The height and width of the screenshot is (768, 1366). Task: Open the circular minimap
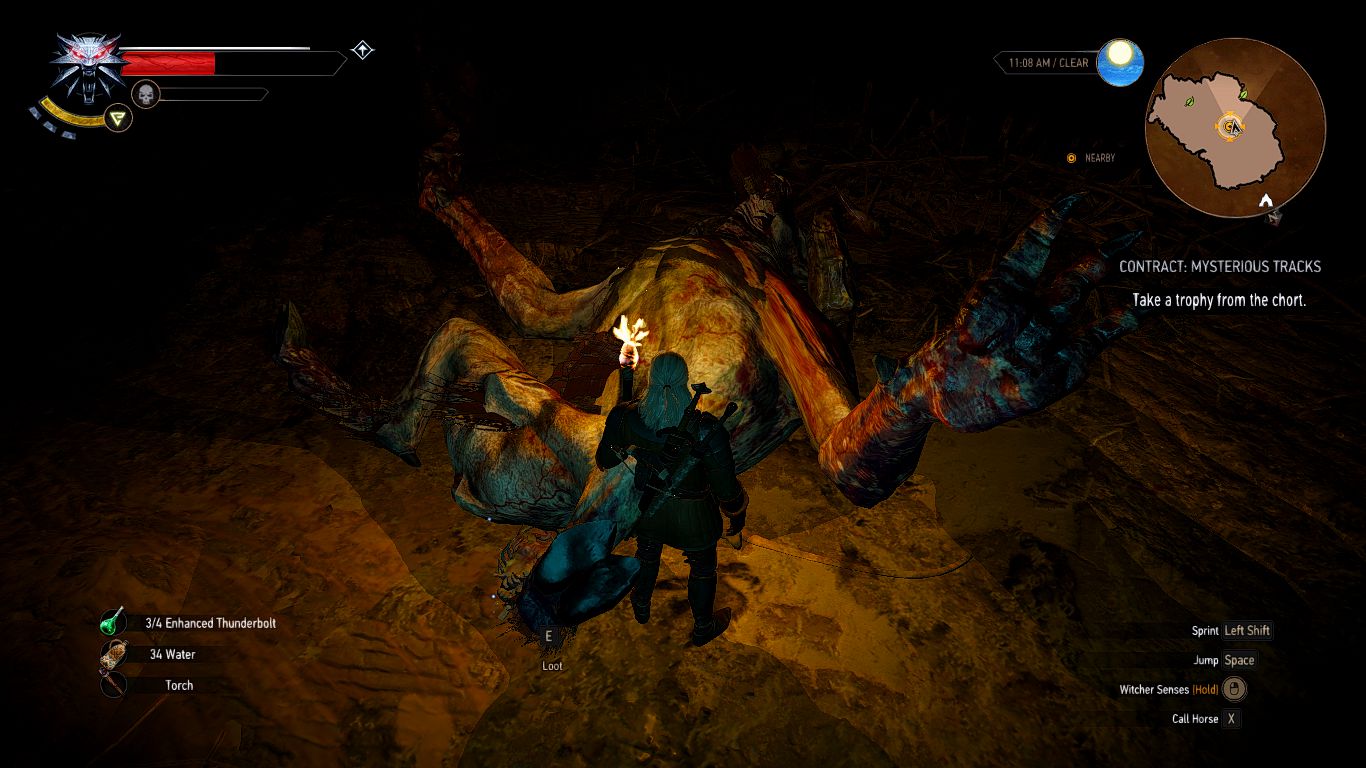coord(1234,127)
